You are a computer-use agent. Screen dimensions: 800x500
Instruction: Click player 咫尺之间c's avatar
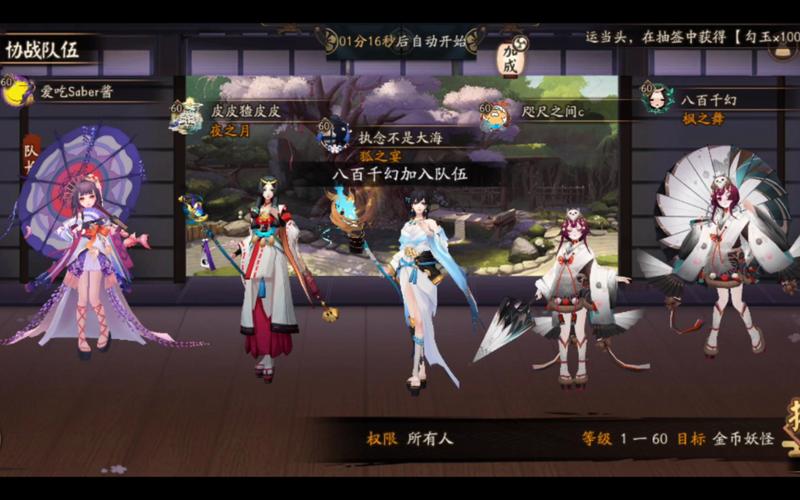494,115
